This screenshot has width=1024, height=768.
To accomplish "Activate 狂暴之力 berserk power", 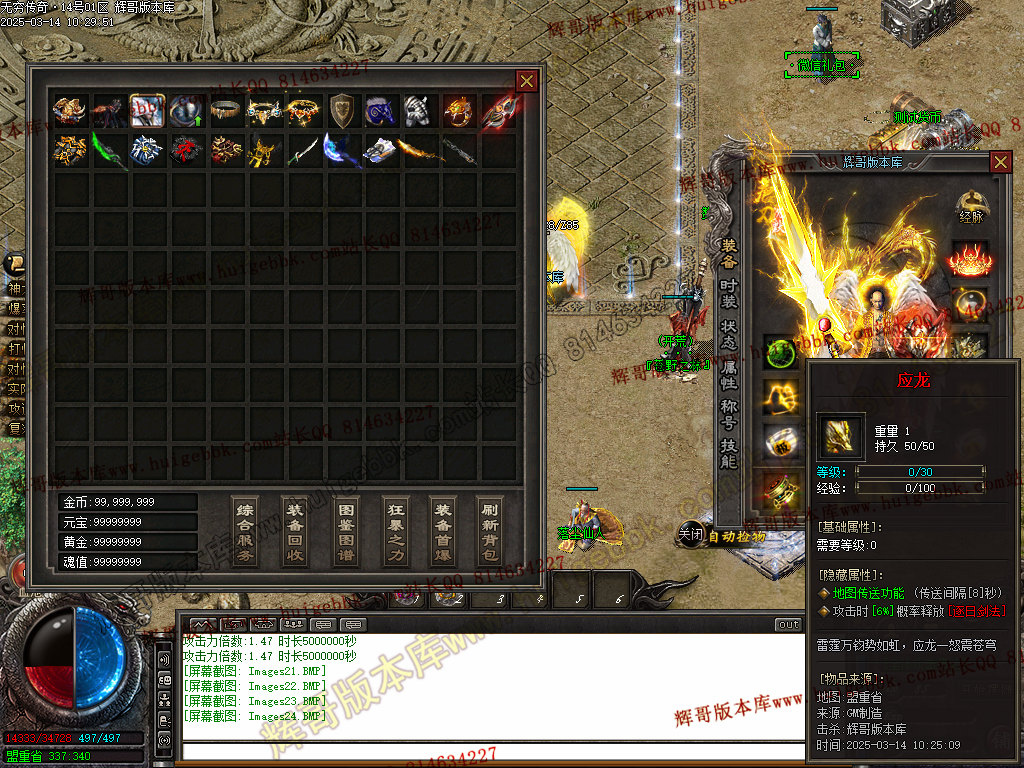I will (394, 531).
